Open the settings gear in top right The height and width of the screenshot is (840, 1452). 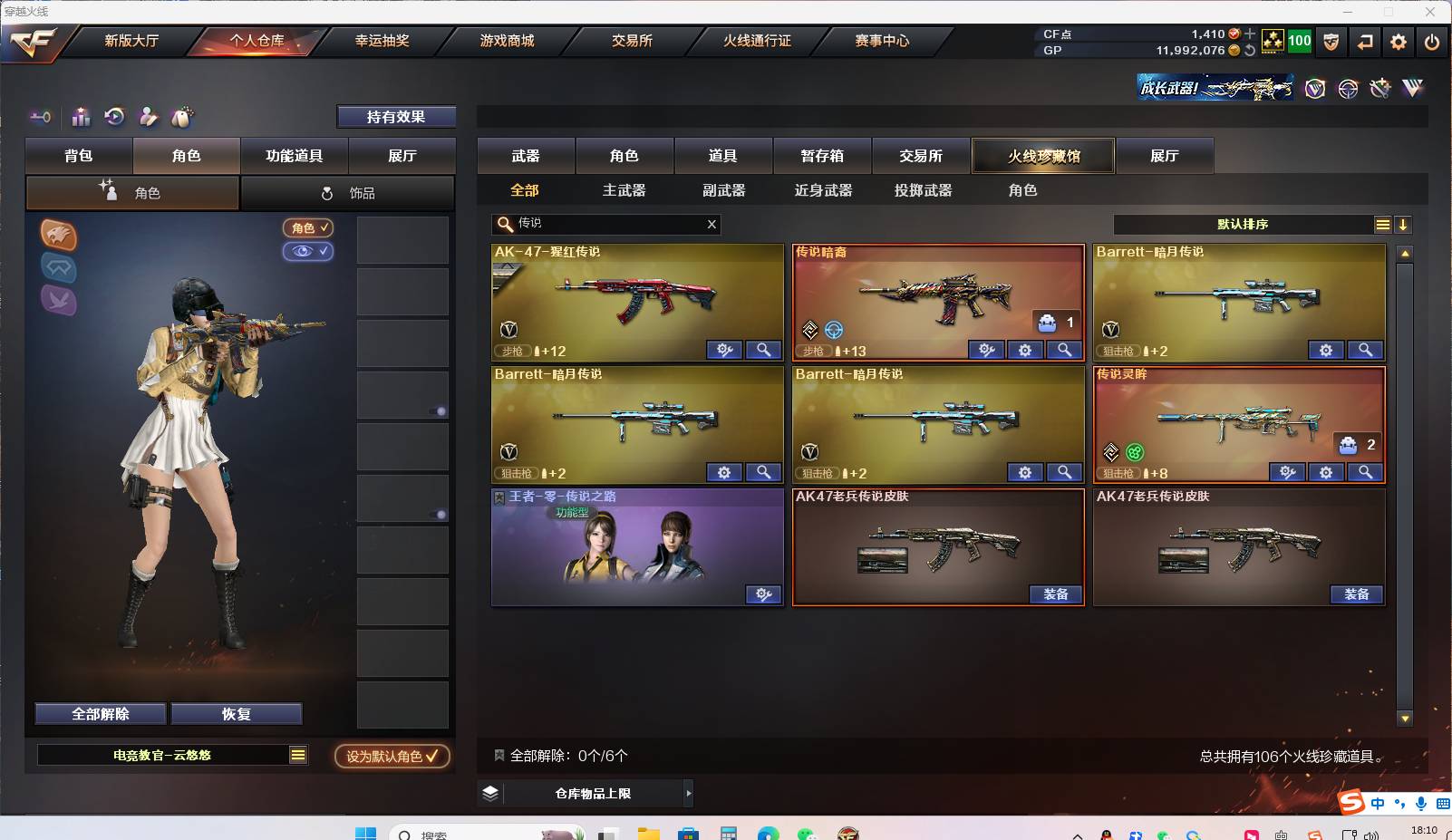point(1399,42)
